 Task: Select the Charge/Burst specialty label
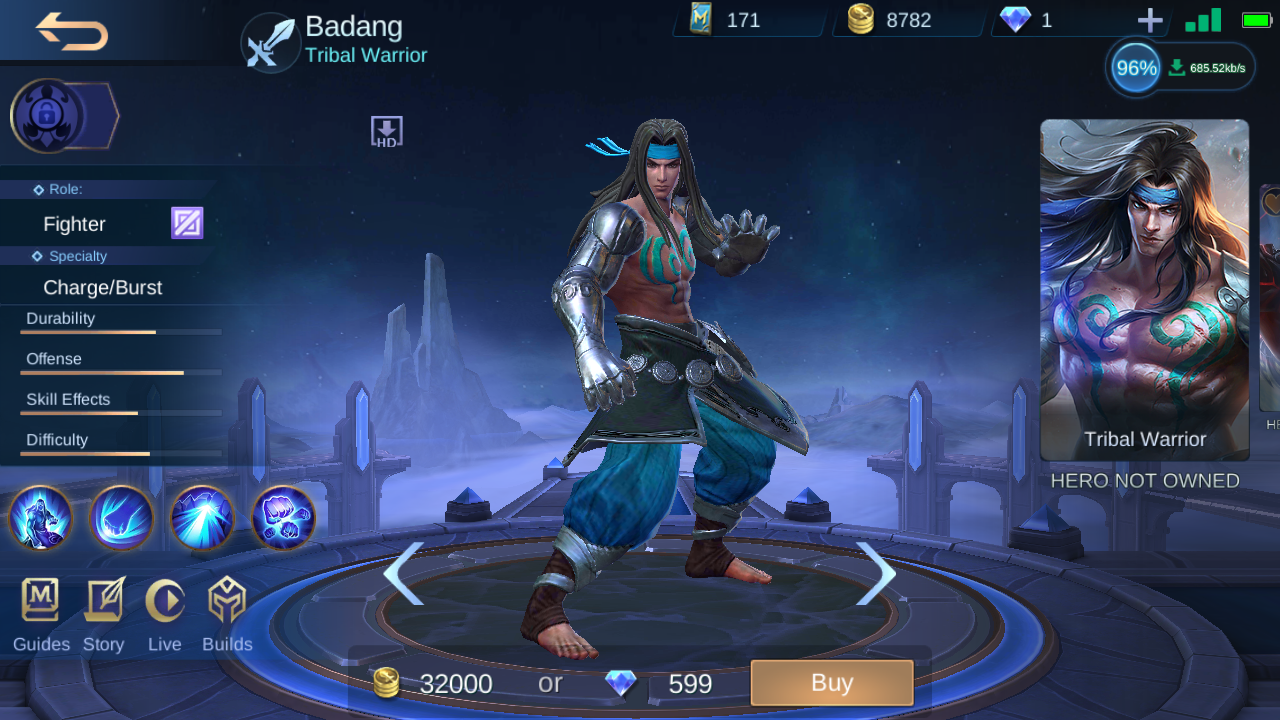pyautogui.click(x=102, y=287)
